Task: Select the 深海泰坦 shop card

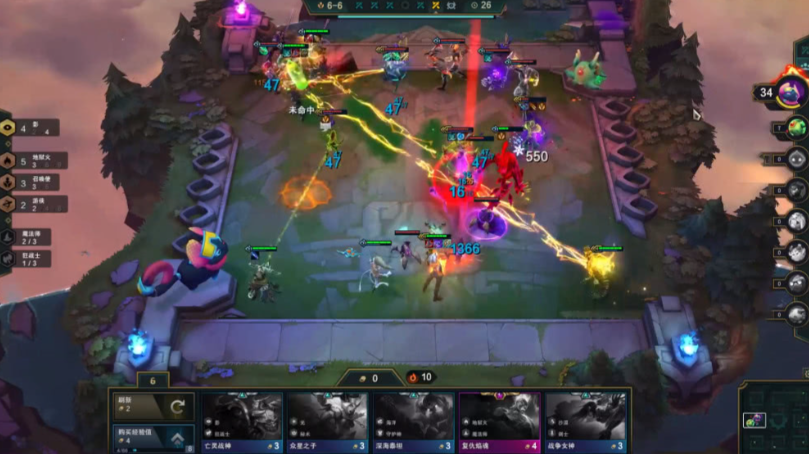Action: pyautogui.click(x=413, y=416)
